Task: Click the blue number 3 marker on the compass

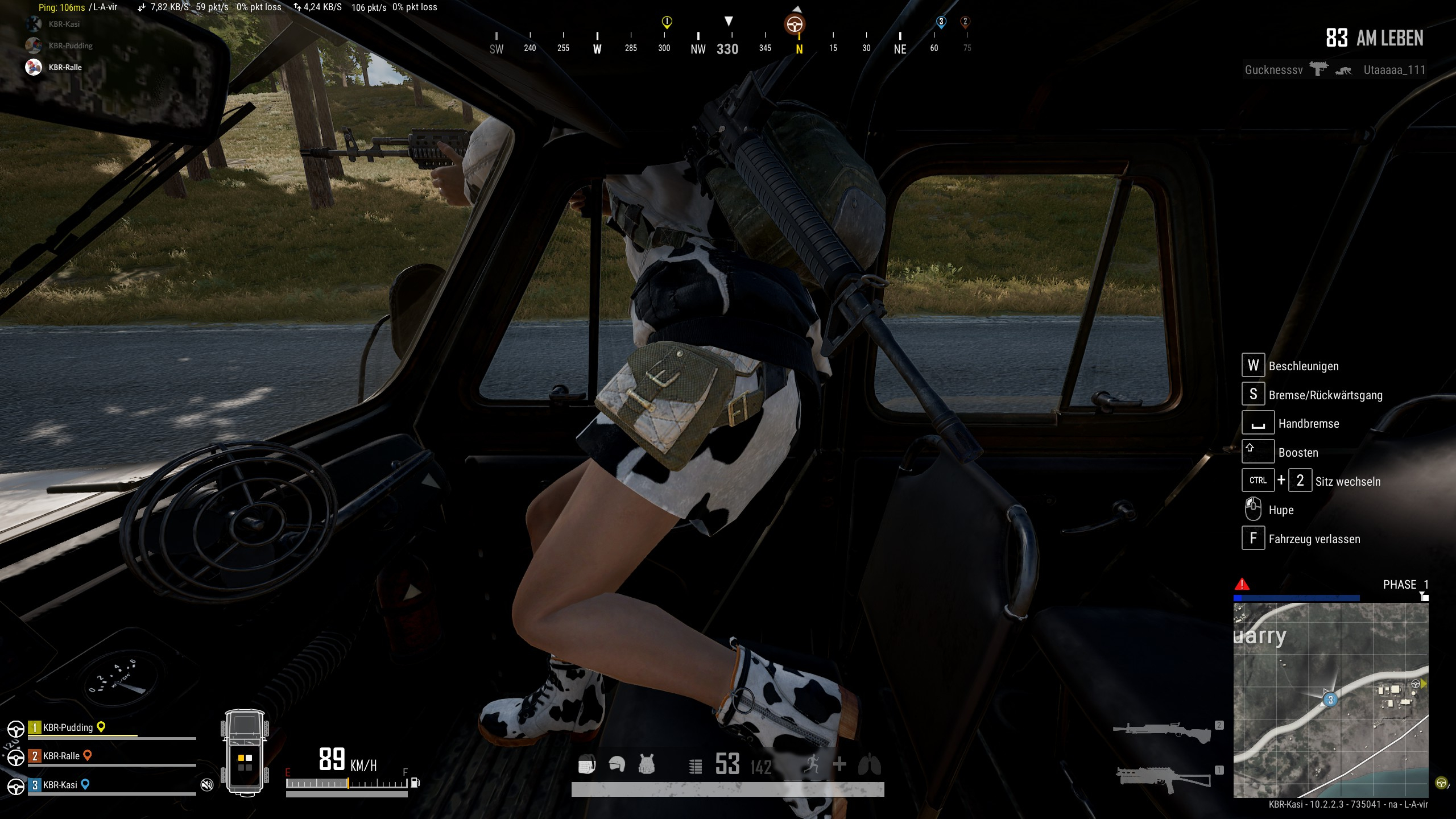Action: 941,22
